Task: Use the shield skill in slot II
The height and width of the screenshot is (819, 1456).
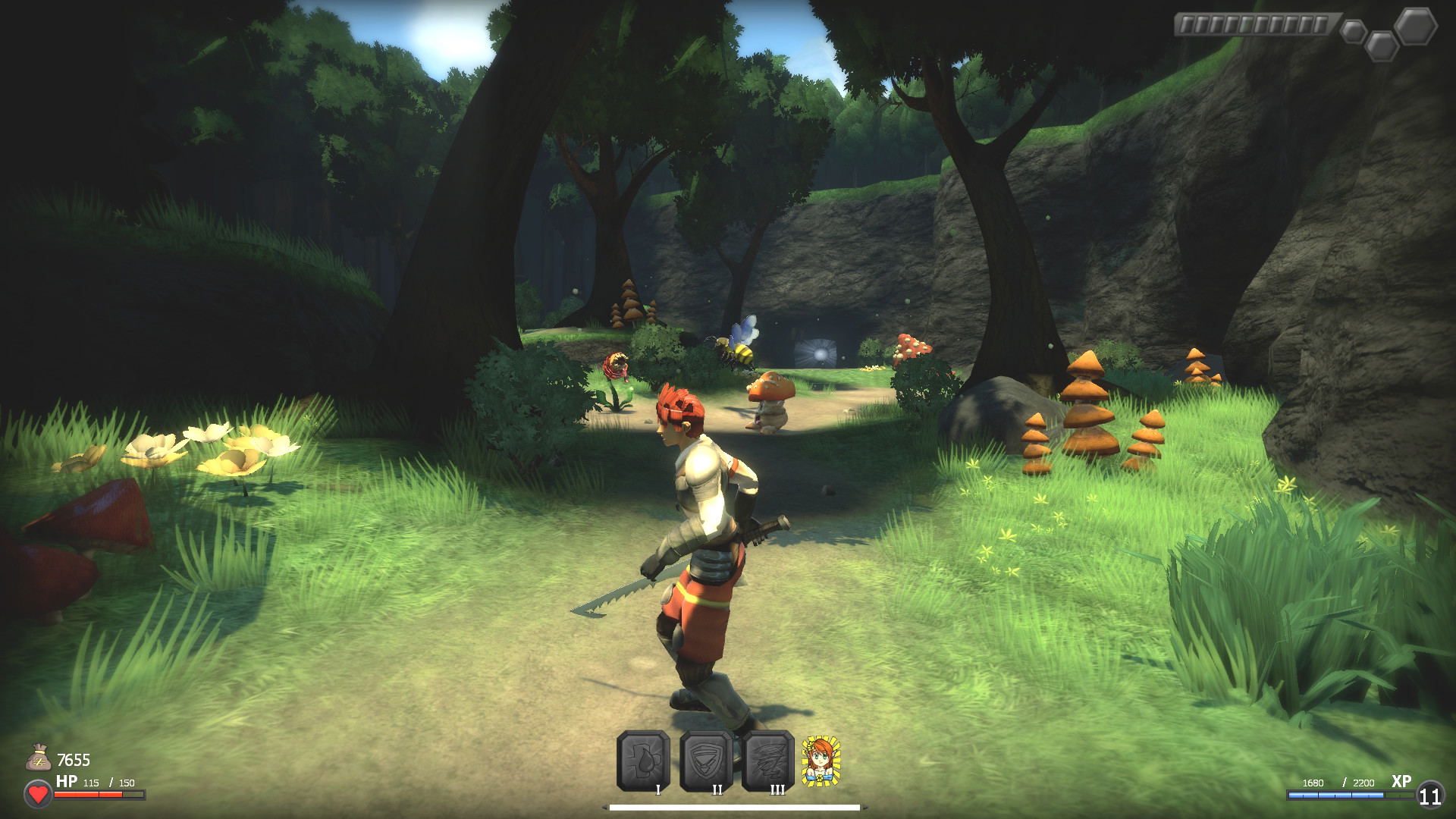Action: [x=706, y=761]
